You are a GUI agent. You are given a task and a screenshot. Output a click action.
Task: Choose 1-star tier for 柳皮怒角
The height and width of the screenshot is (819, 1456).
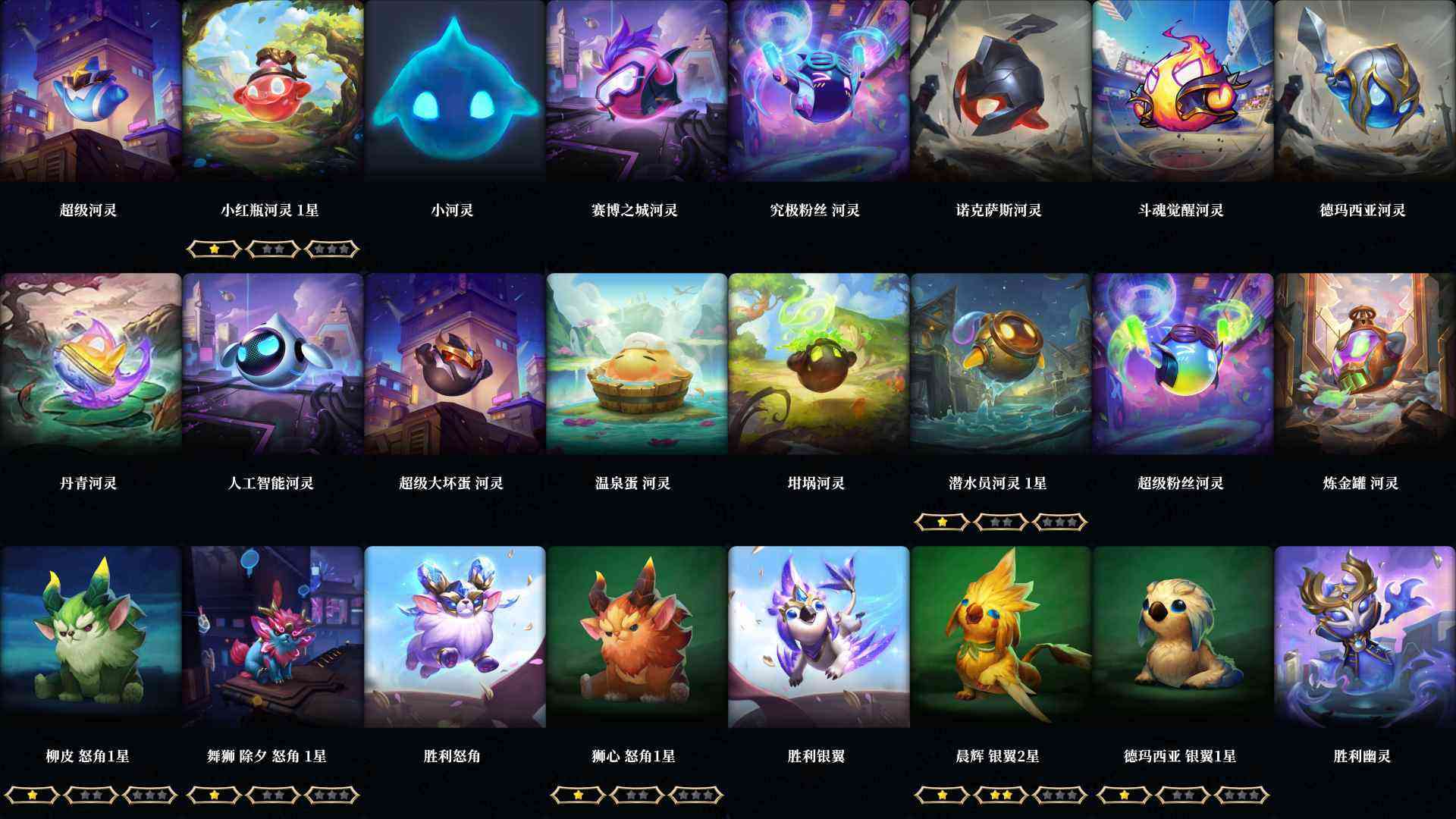point(32,795)
